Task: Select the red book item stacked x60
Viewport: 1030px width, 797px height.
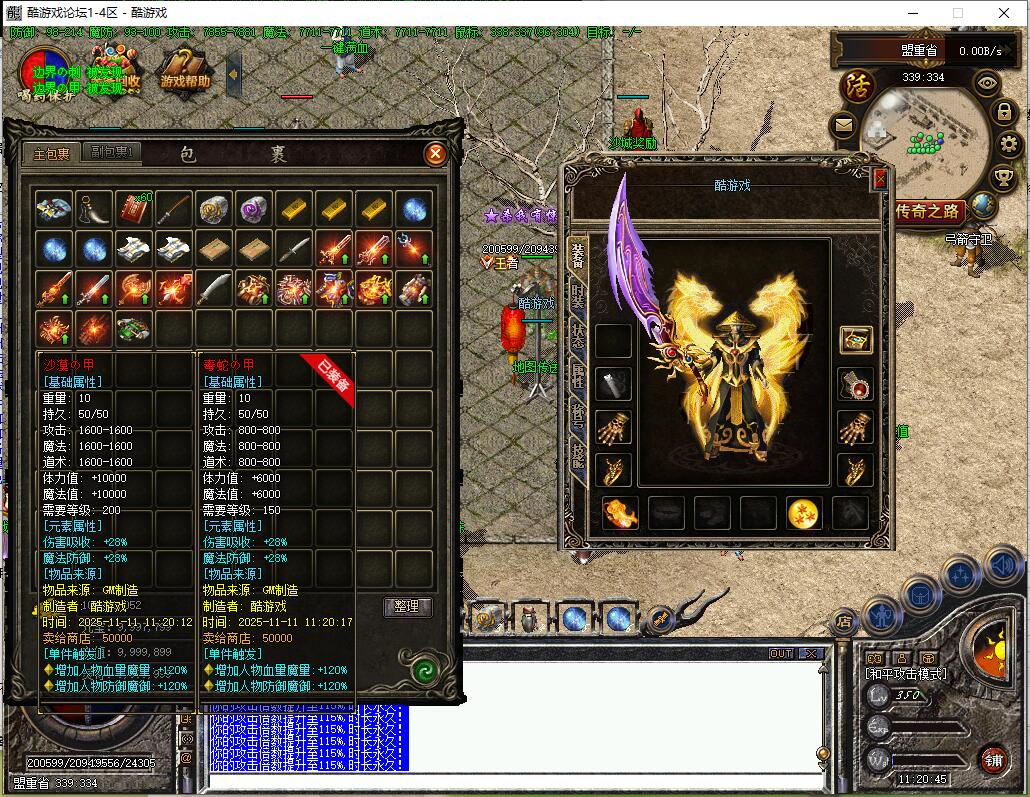Action: pos(133,208)
